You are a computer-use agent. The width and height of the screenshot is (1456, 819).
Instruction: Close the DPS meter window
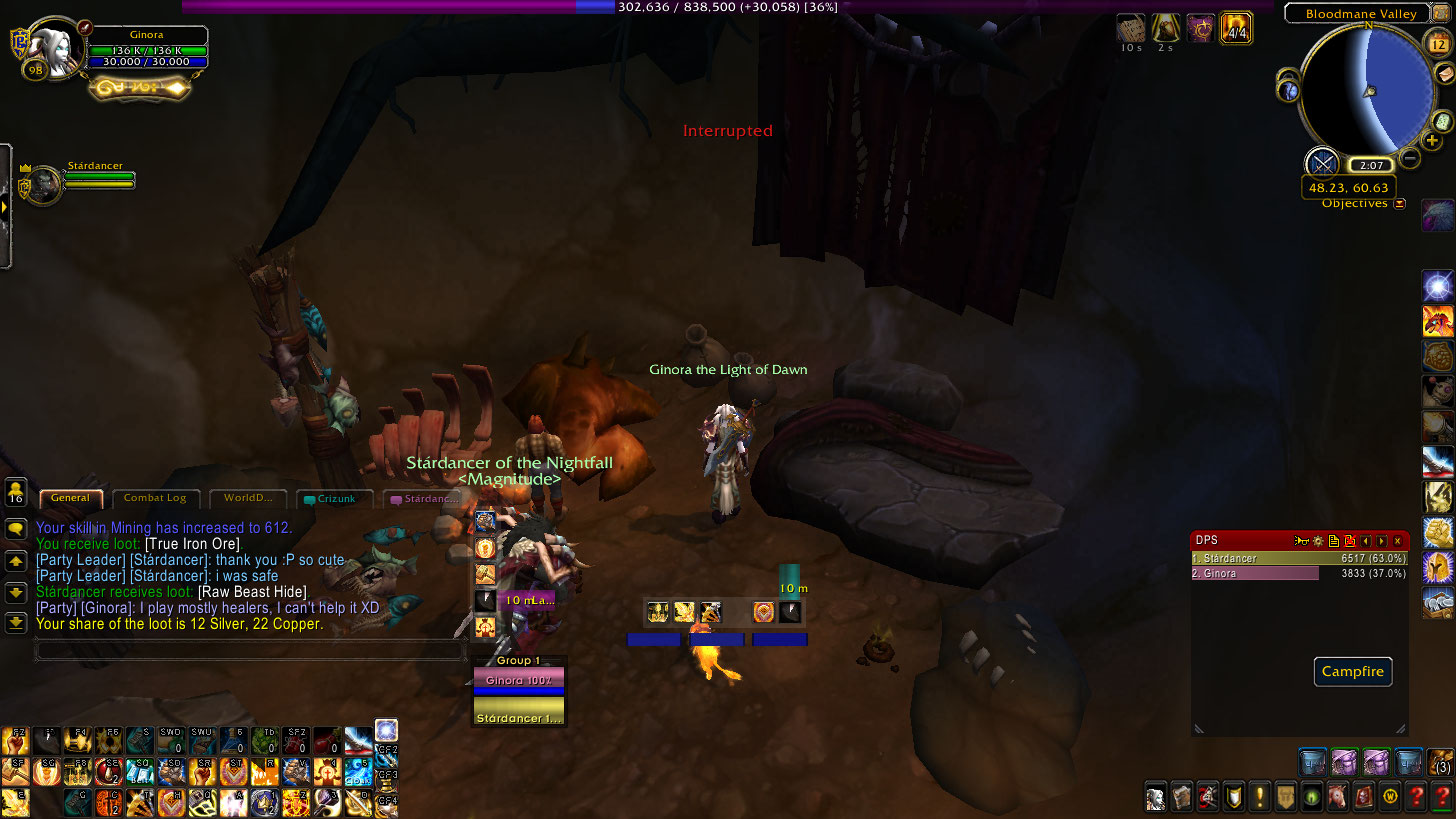click(x=1398, y=541)
